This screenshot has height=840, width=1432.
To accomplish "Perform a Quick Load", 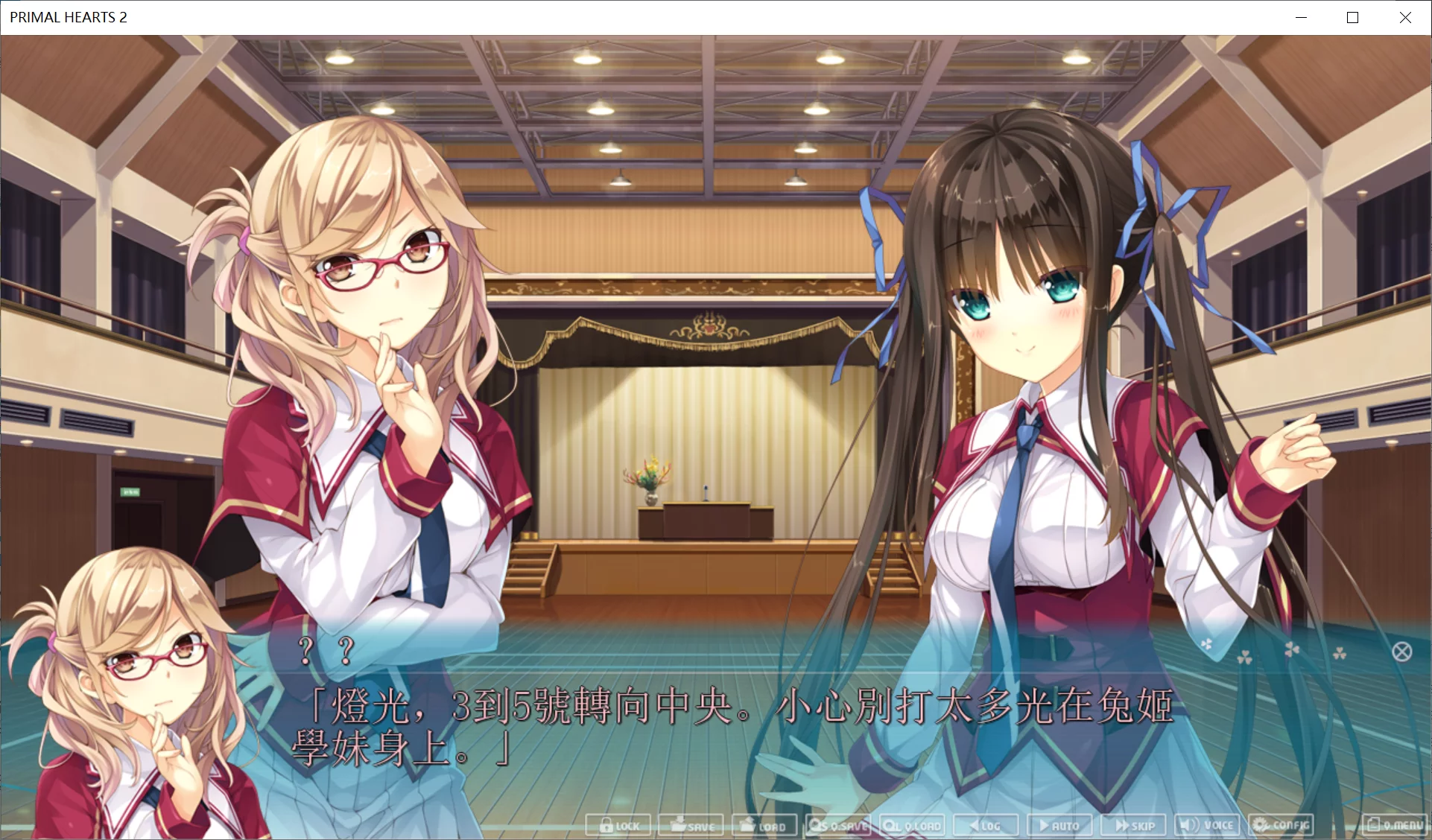I will click(x=912, y=825).
